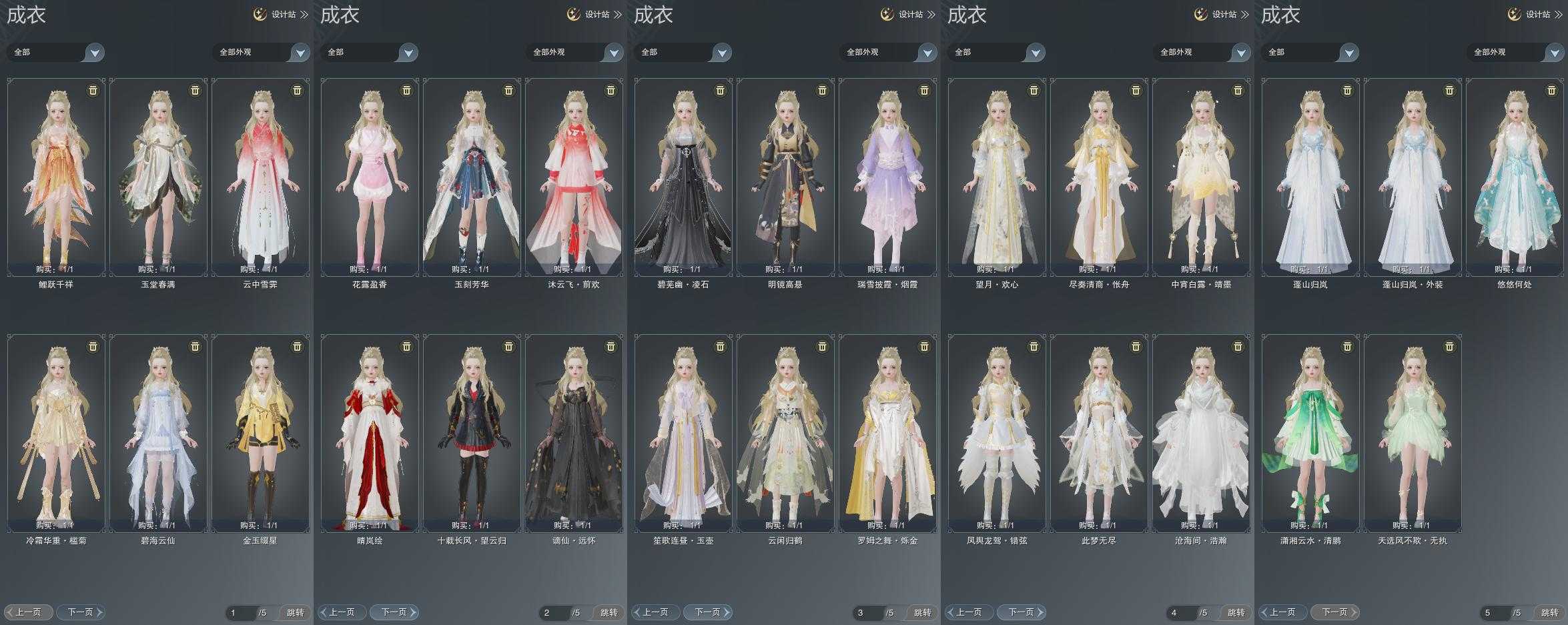
Task: Pick the 悠悠何处 teal outfit
Action: (x=1515, y=177)
